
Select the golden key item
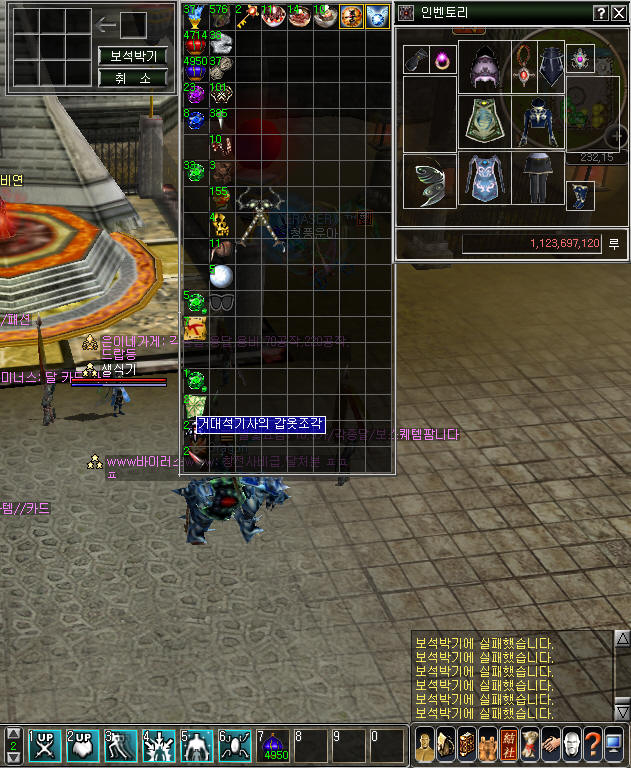coord(245,17)
